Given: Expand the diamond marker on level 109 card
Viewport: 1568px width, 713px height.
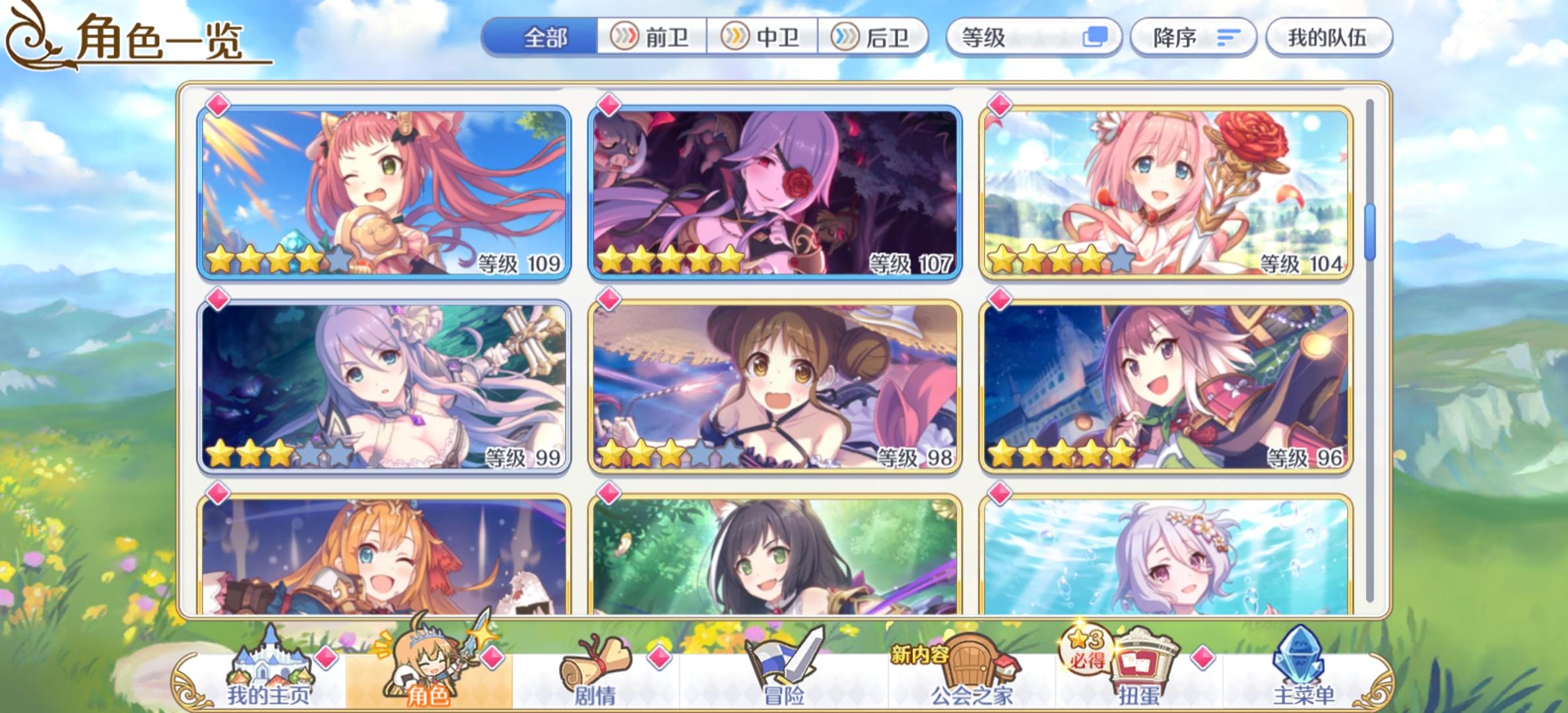Looking at the screenshot, I should point(218,103).
